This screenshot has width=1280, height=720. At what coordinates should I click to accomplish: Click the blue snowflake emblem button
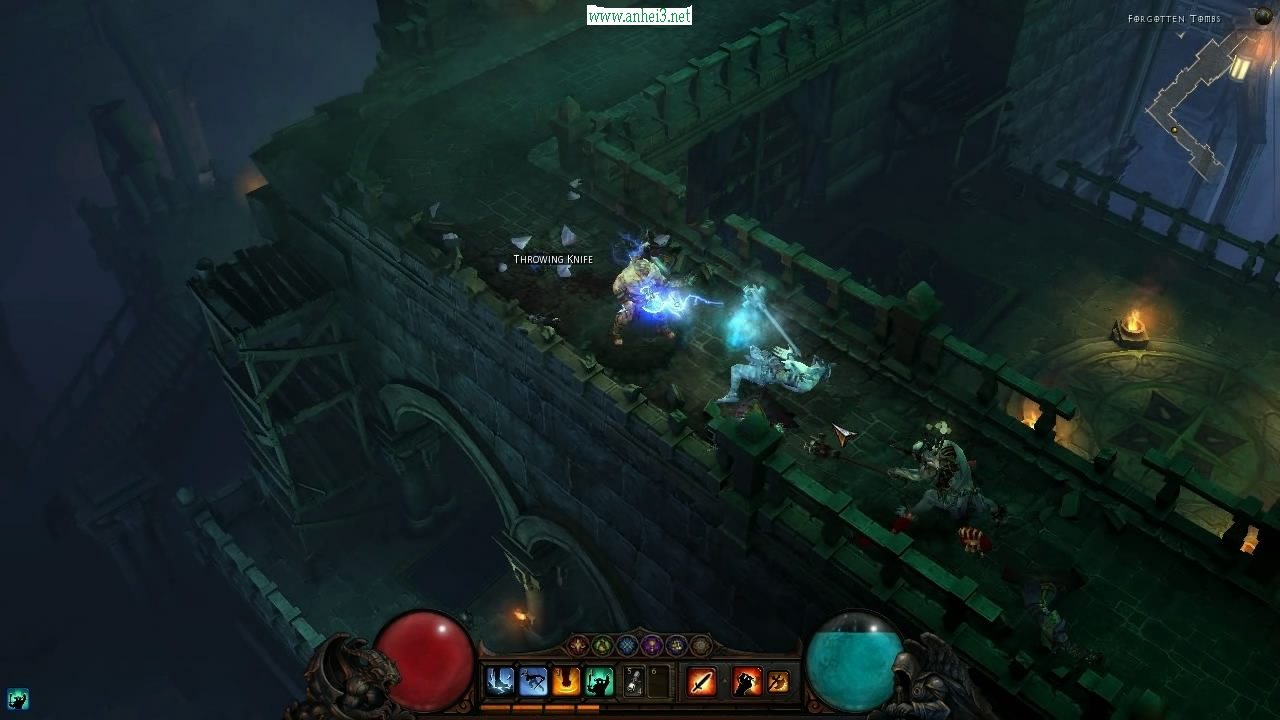point(627,646)
